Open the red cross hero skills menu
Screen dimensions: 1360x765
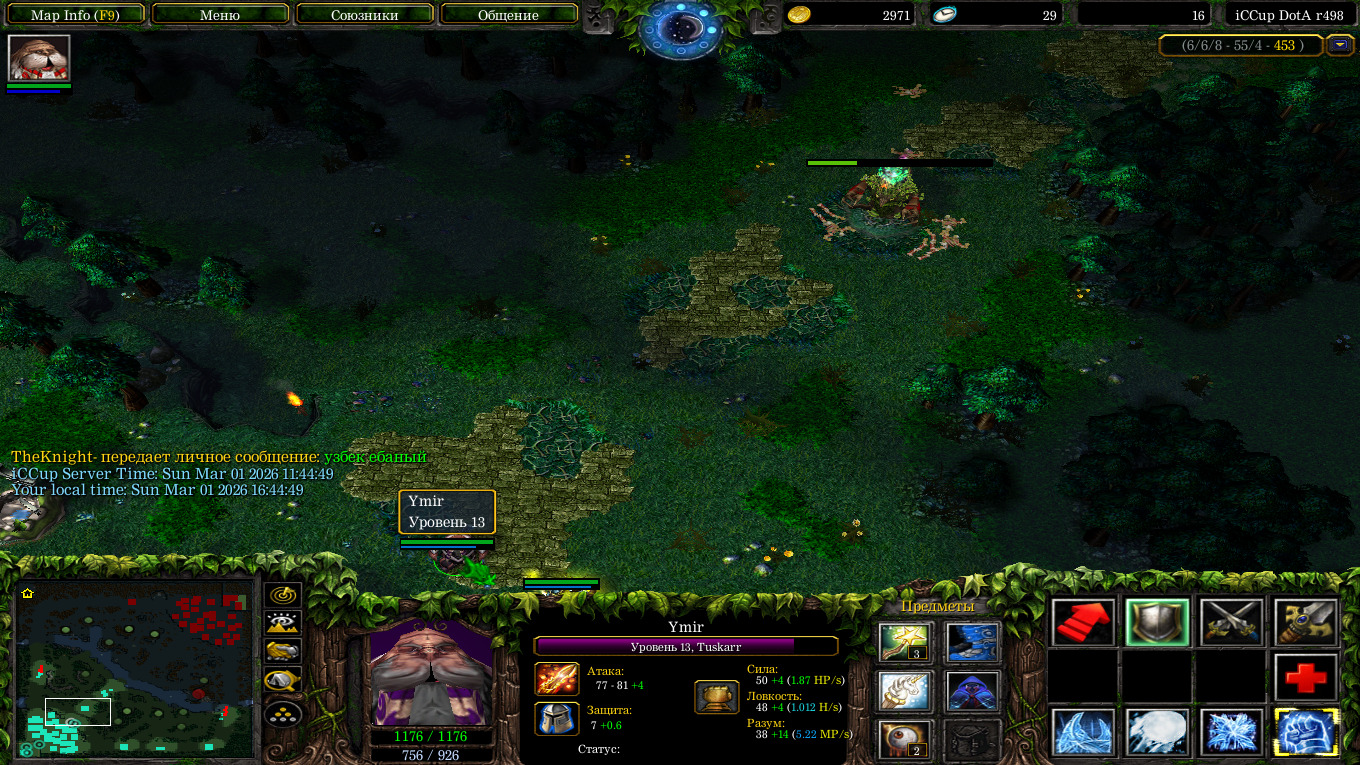point(1306,678)
